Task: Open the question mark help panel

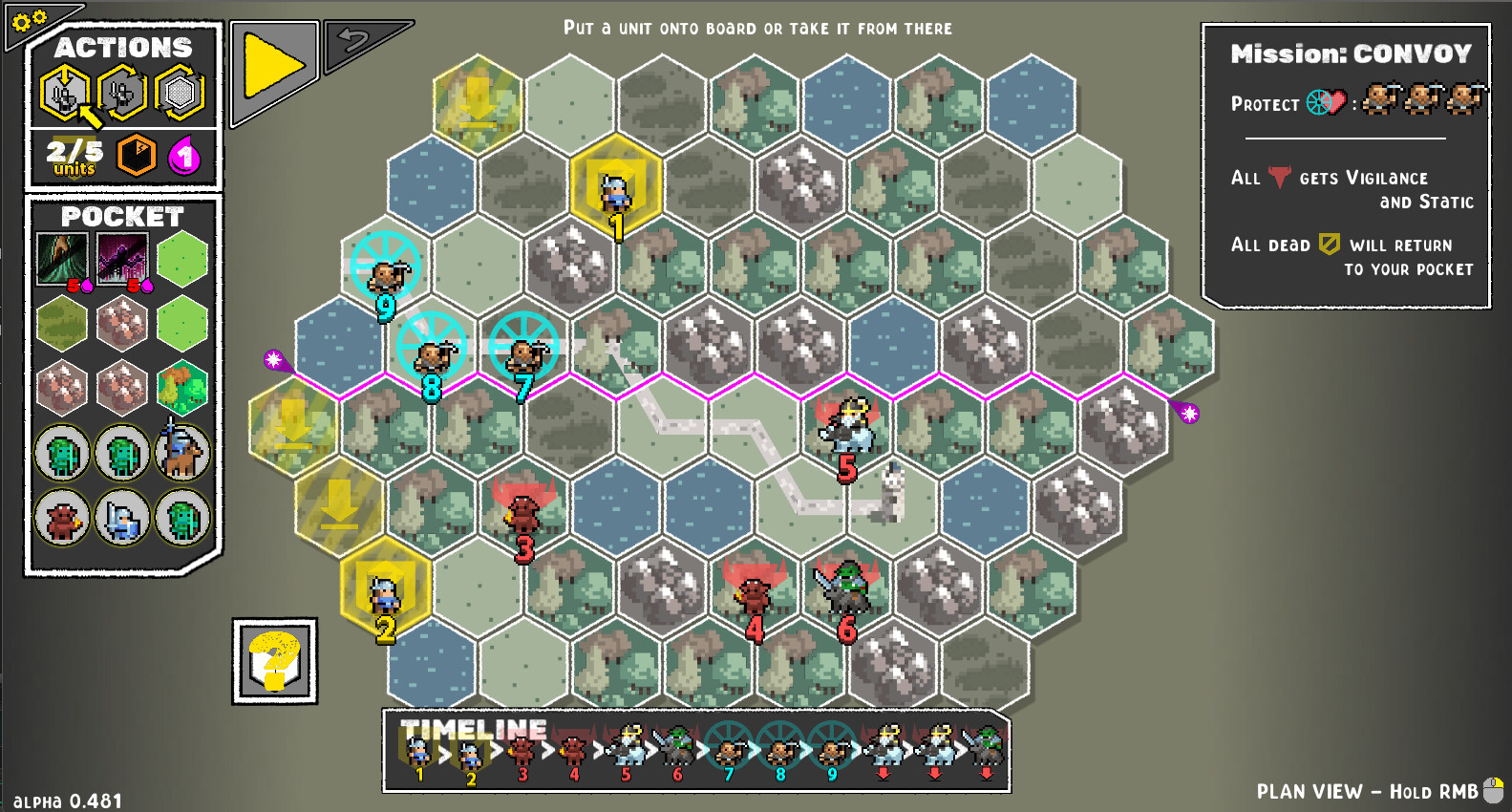Action: 274,659
